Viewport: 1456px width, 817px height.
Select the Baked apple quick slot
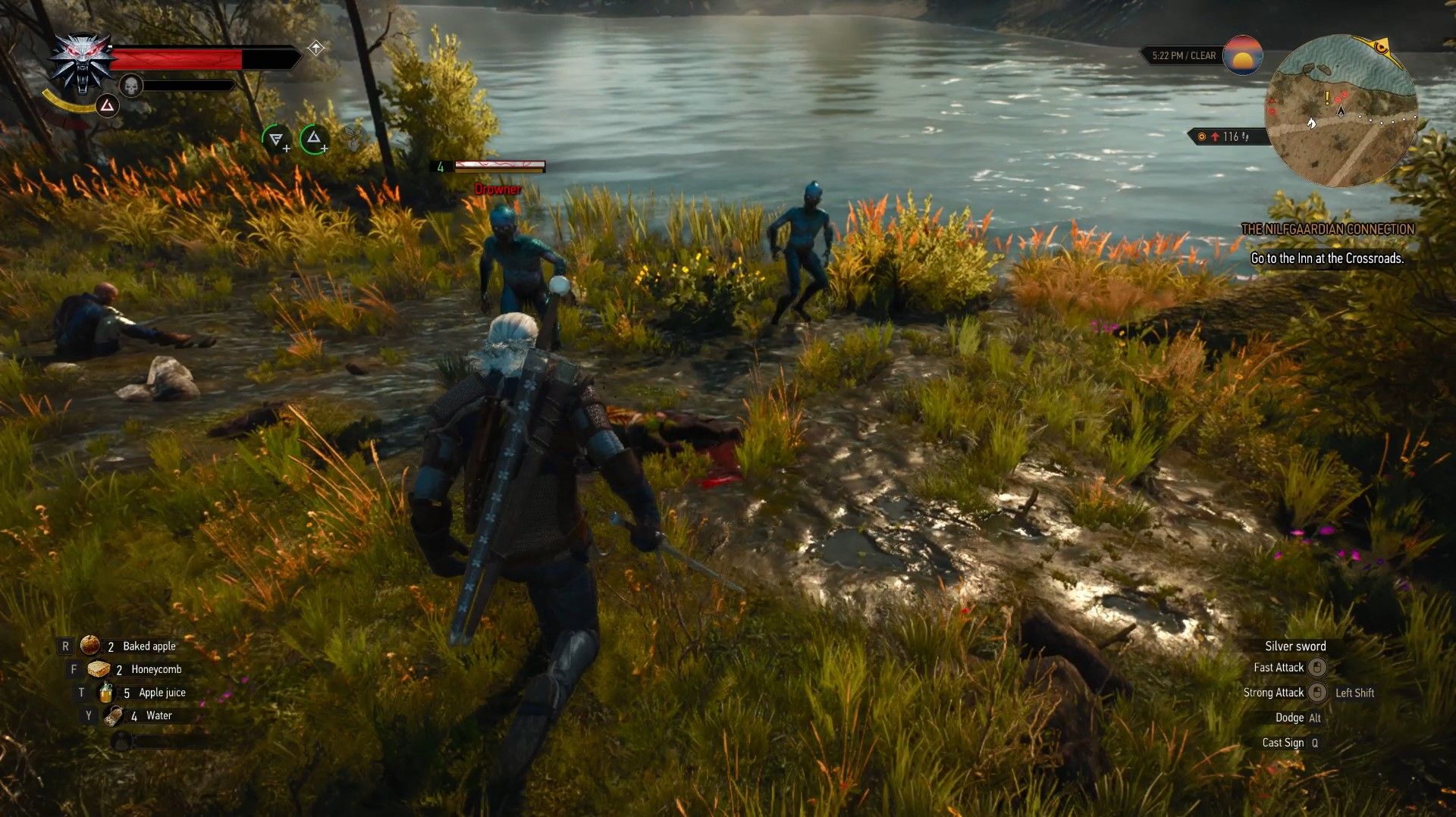point(91,646)
